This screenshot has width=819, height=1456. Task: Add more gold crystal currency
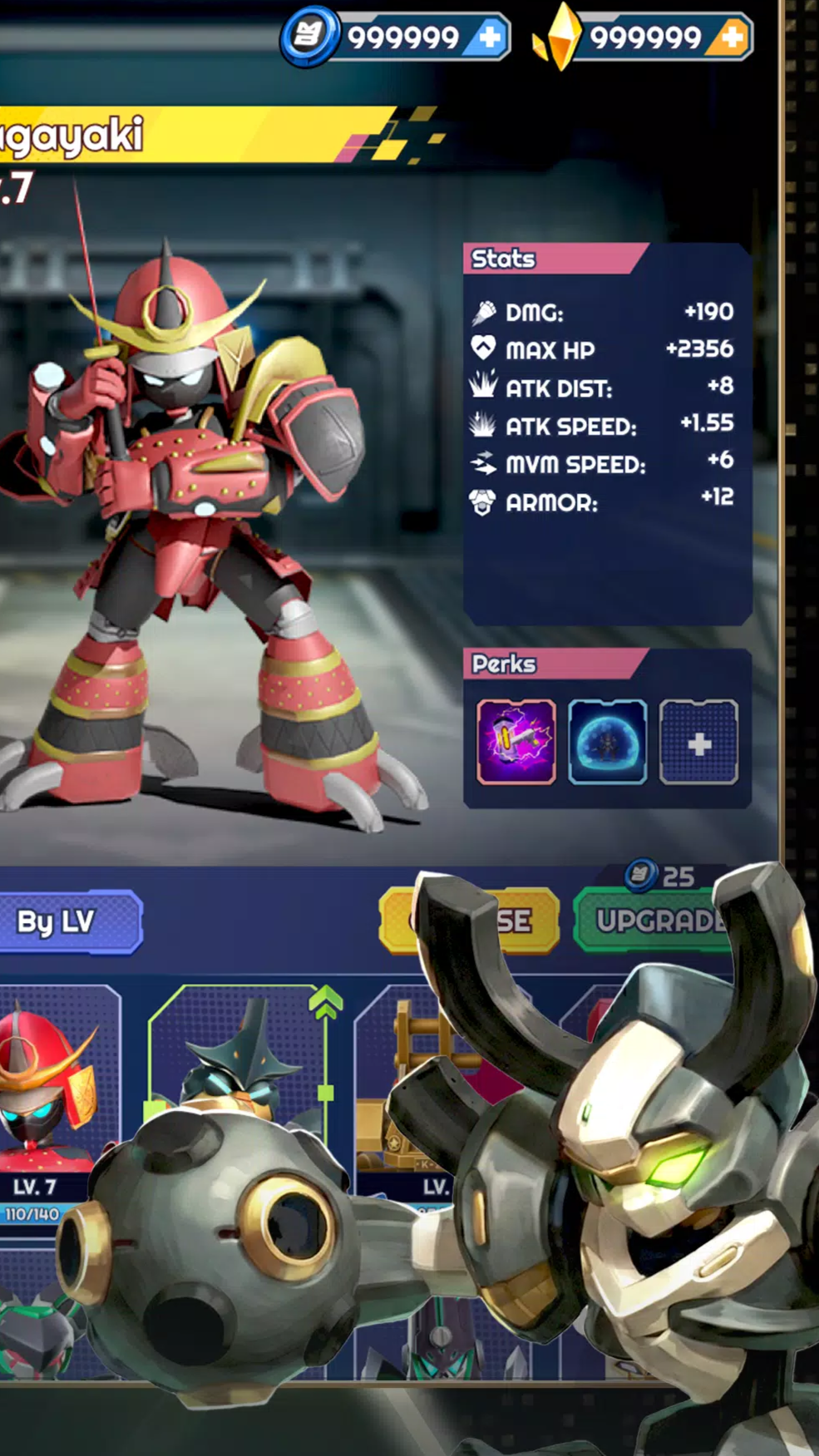[x=732, y=37]
